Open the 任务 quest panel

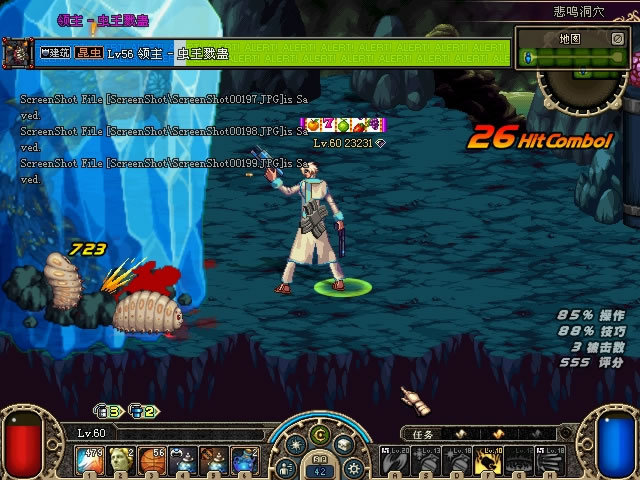422,434
